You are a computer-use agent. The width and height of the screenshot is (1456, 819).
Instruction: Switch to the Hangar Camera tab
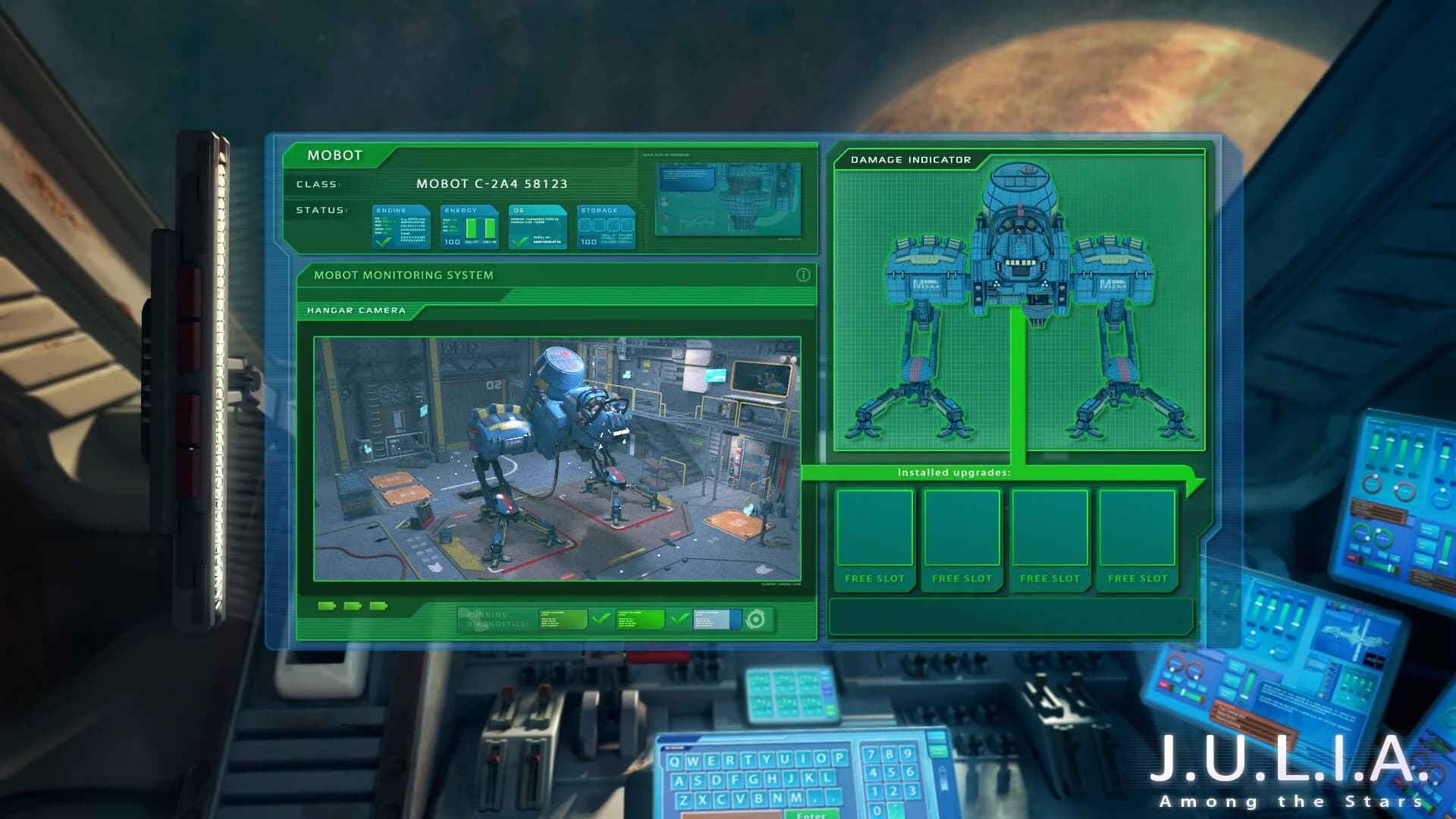(x=356, y=310)
